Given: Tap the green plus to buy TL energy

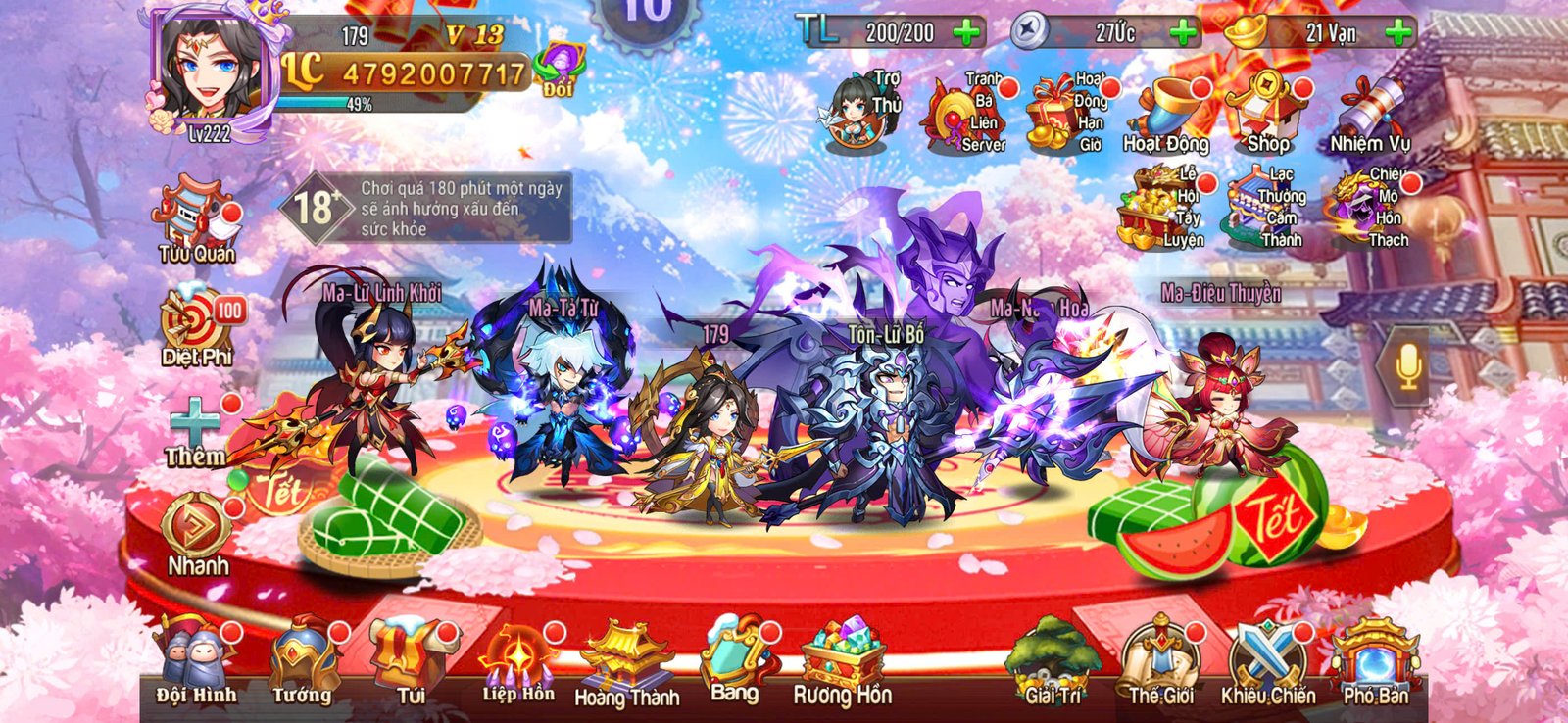Looking at the screenshot, I should 964,34.
